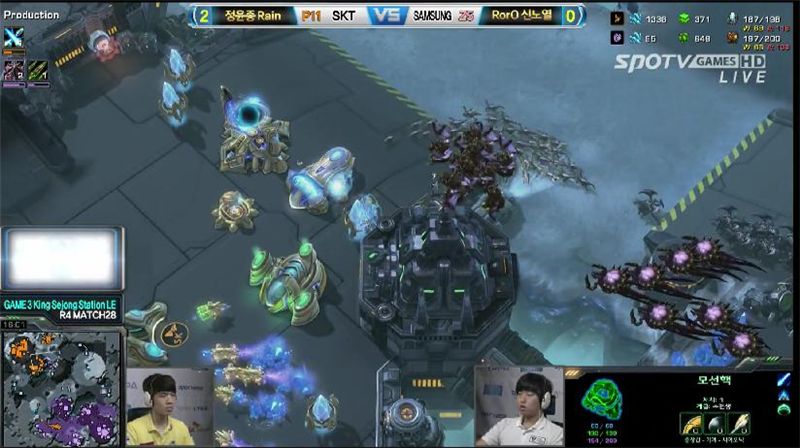800x448 pixels.
Task: Select the Zerg unit production icon
Action: tap(14, 69)
